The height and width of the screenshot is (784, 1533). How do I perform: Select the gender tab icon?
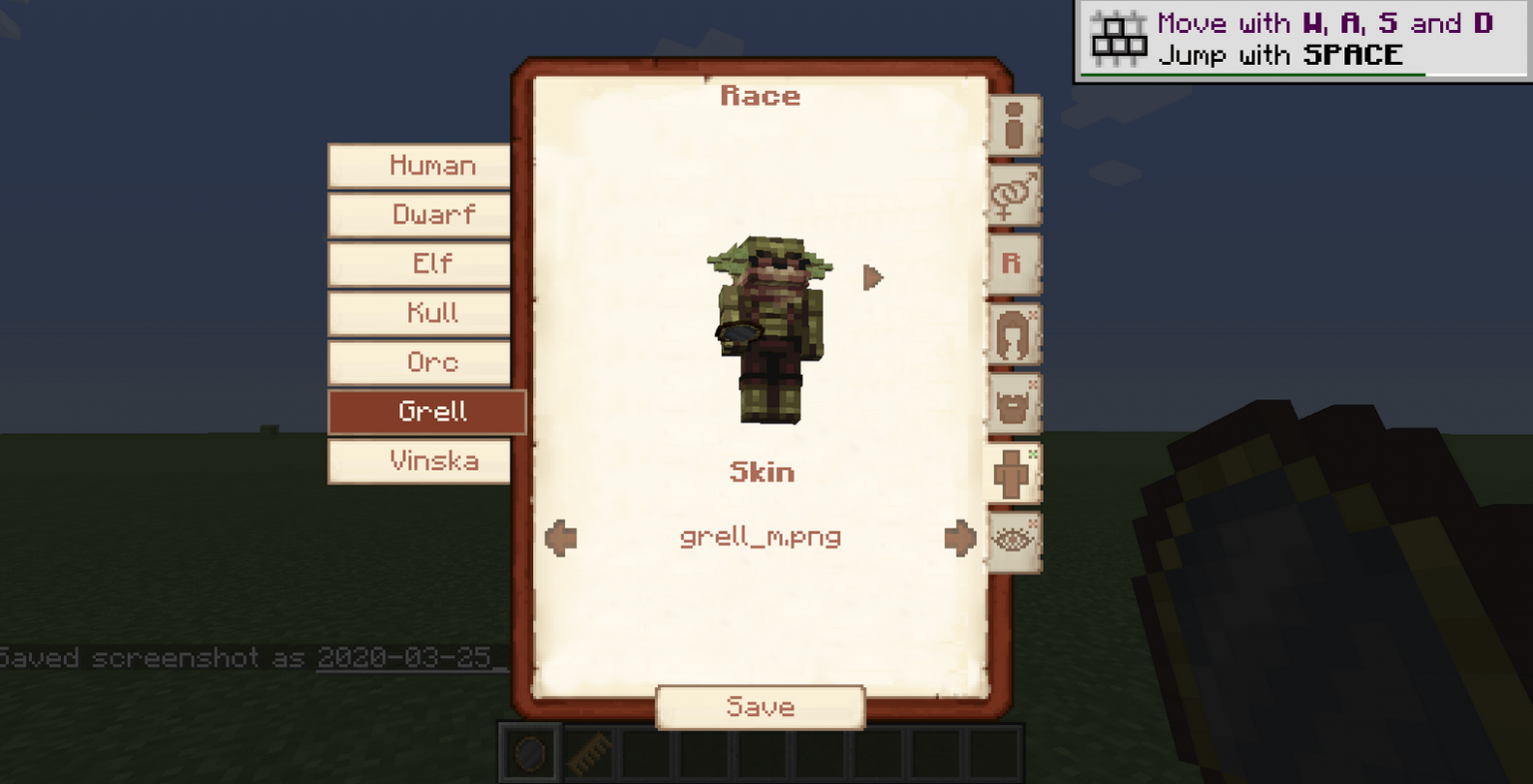point(1012,196)
